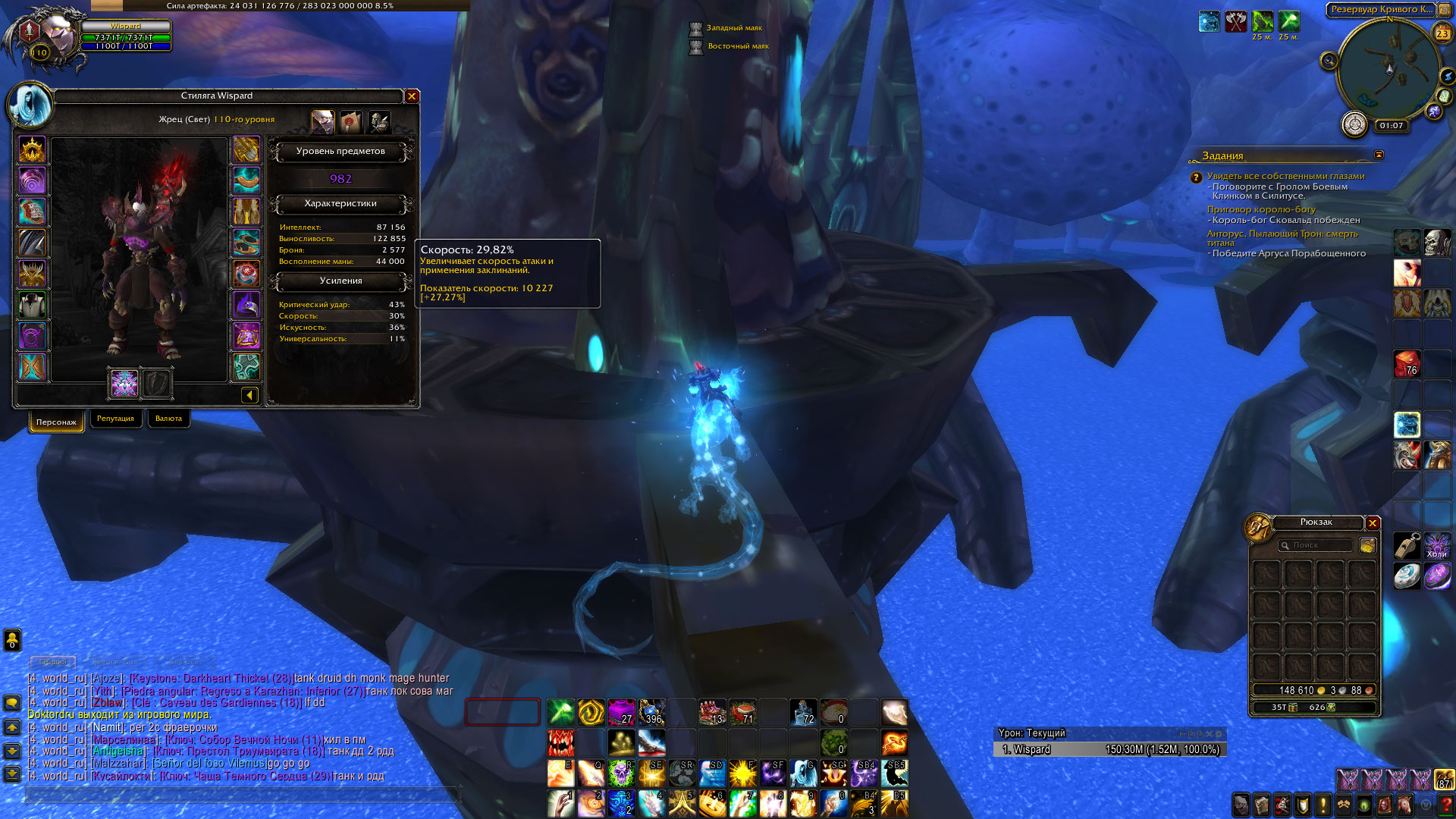
Task: Click the Общие chat tab
Action: point(53,662)
